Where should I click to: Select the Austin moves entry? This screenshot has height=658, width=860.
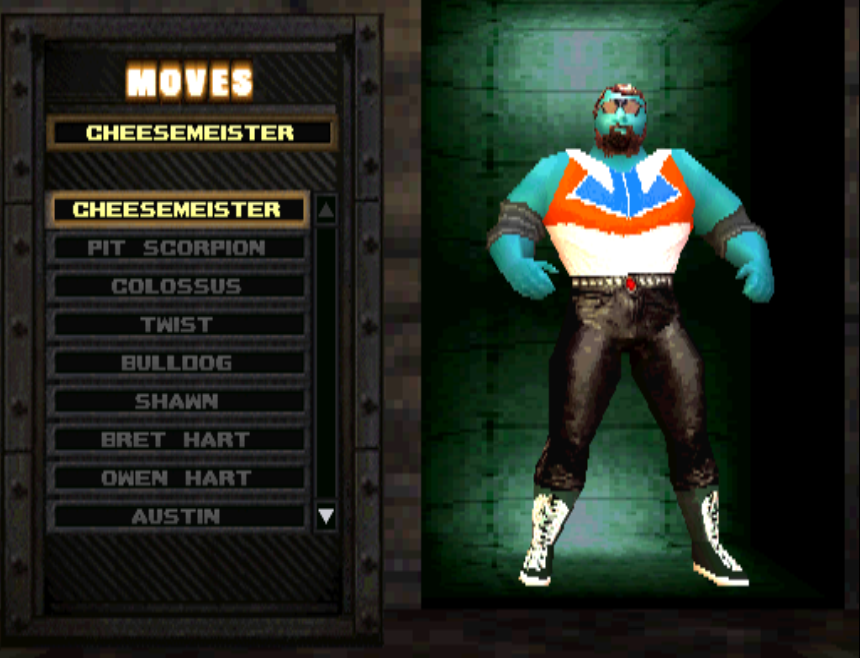pyautogui.click(x=177, y=516)
